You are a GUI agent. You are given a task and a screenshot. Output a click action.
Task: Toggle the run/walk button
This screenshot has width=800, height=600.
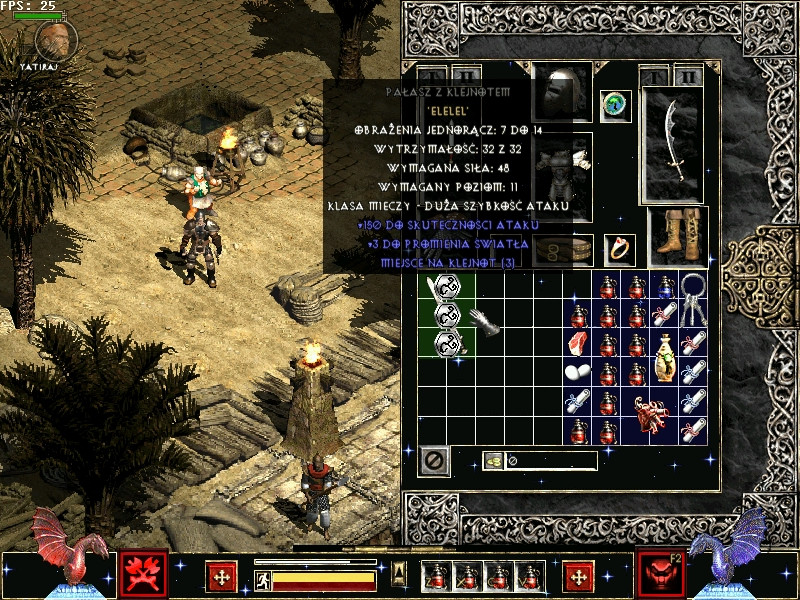tap(263, 581)
